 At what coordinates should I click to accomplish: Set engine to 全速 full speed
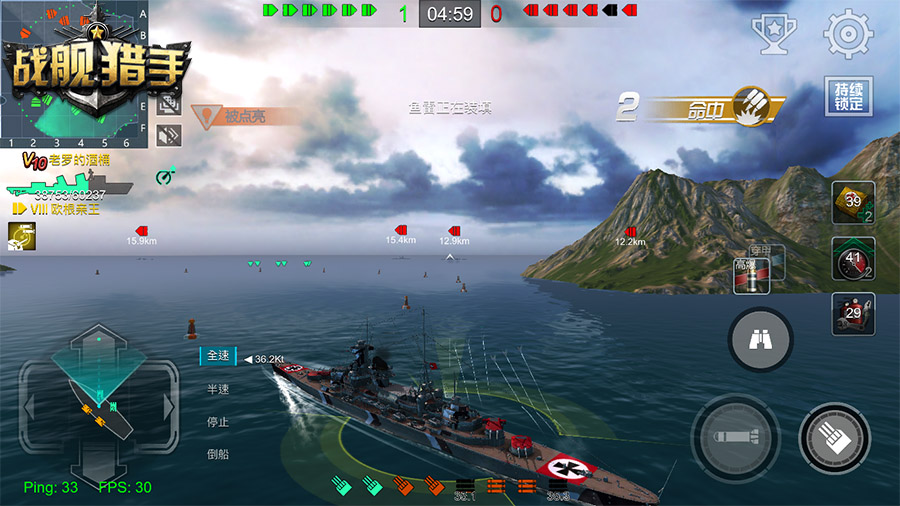pyautogui.click(x=219, y=357)
